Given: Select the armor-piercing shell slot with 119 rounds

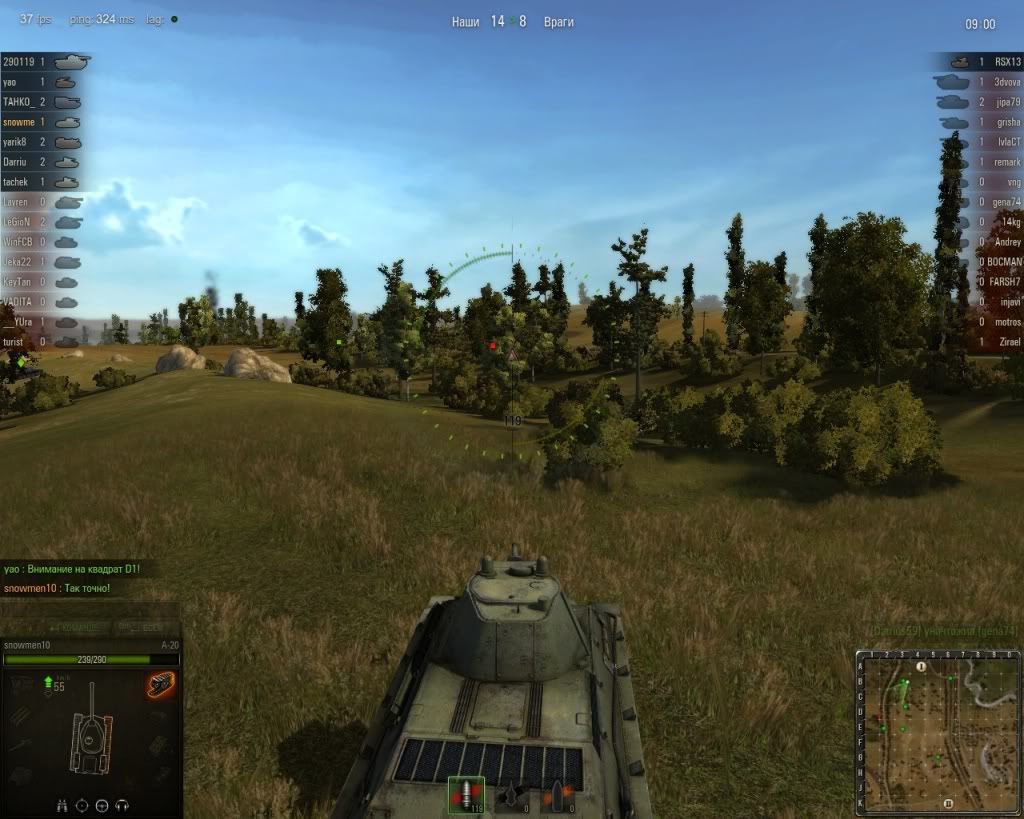Looking at the screenshot, I should point(466,796).
